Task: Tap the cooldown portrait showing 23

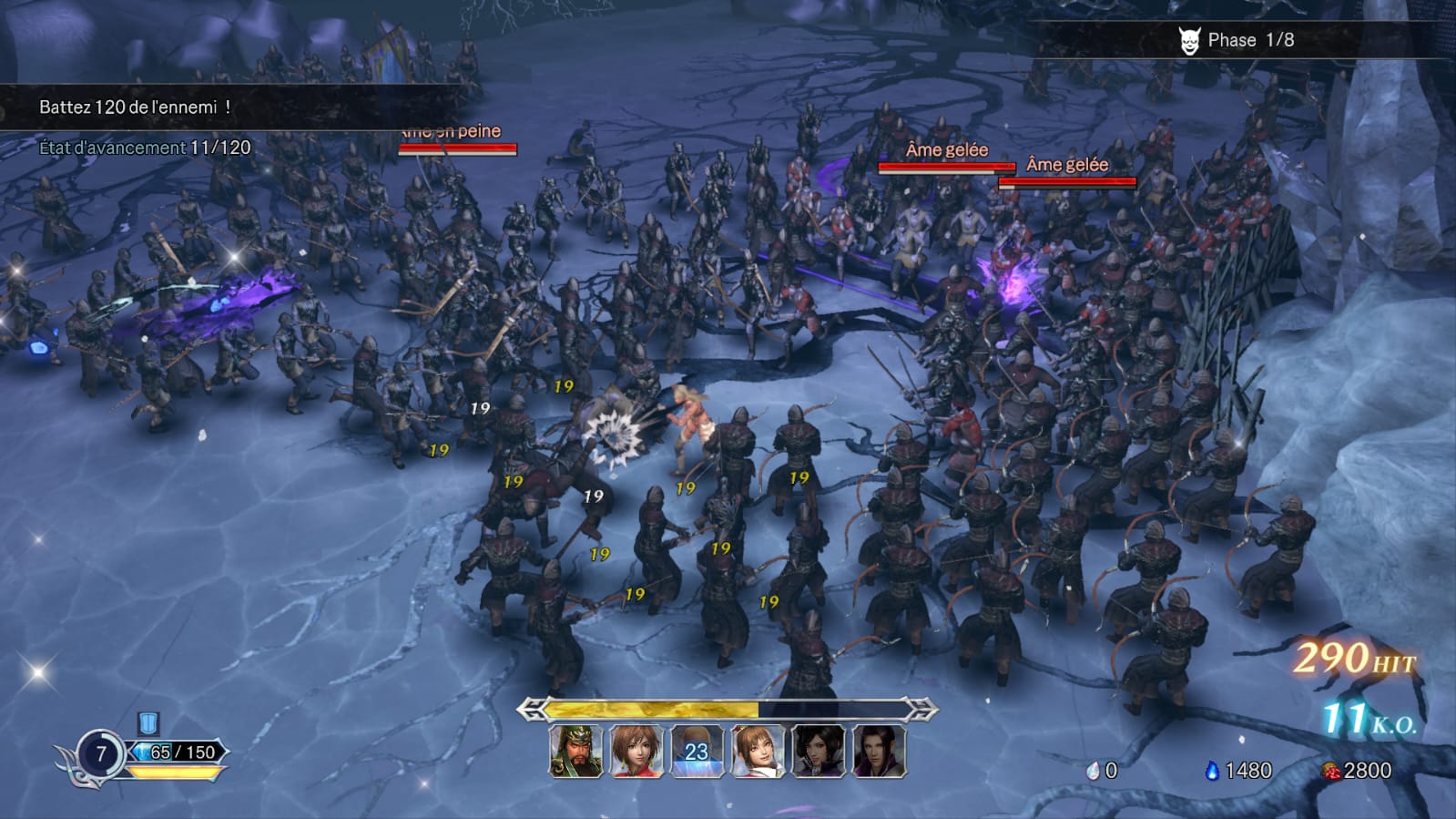Action: tap(697, 752)
